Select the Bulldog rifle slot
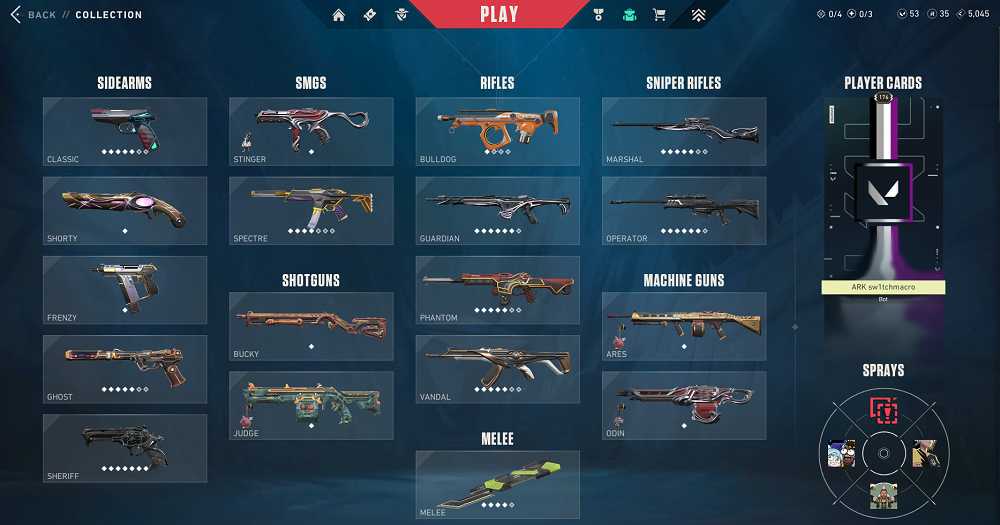 497,131
